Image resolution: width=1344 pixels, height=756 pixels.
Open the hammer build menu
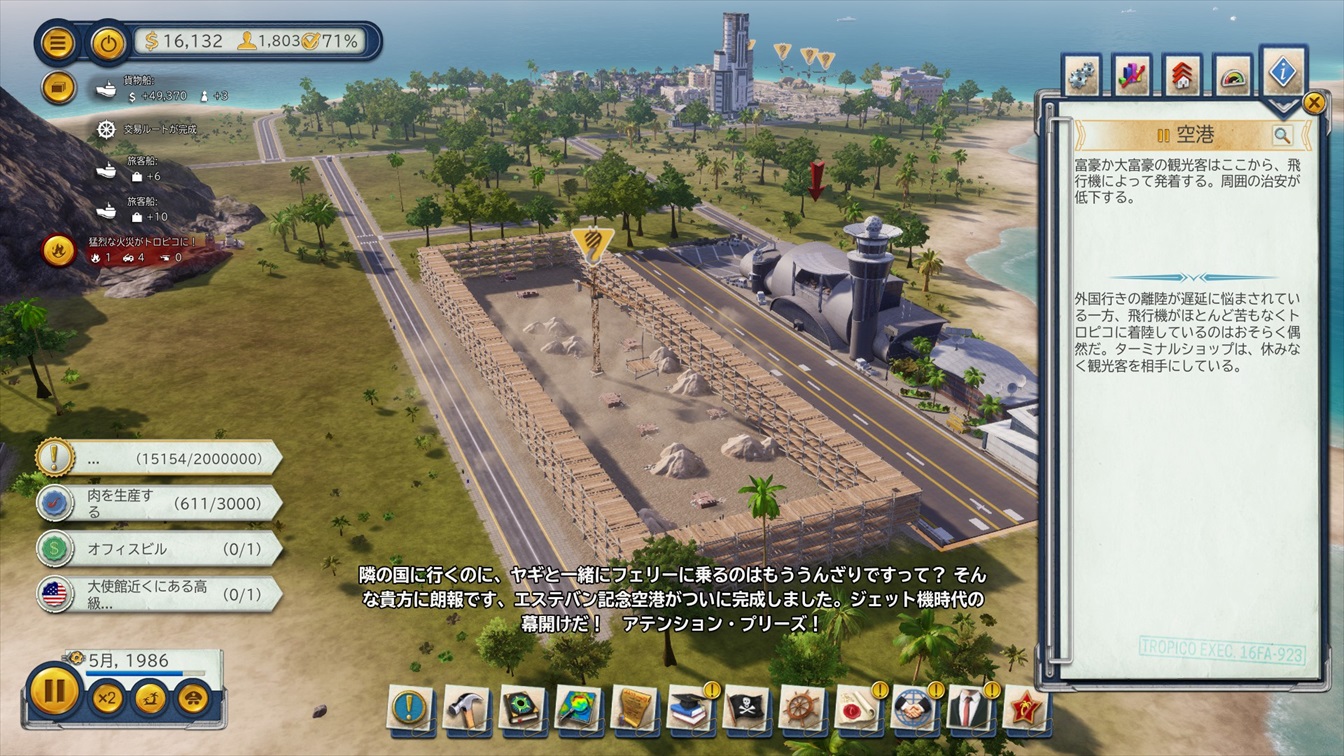tap(466, 706)
